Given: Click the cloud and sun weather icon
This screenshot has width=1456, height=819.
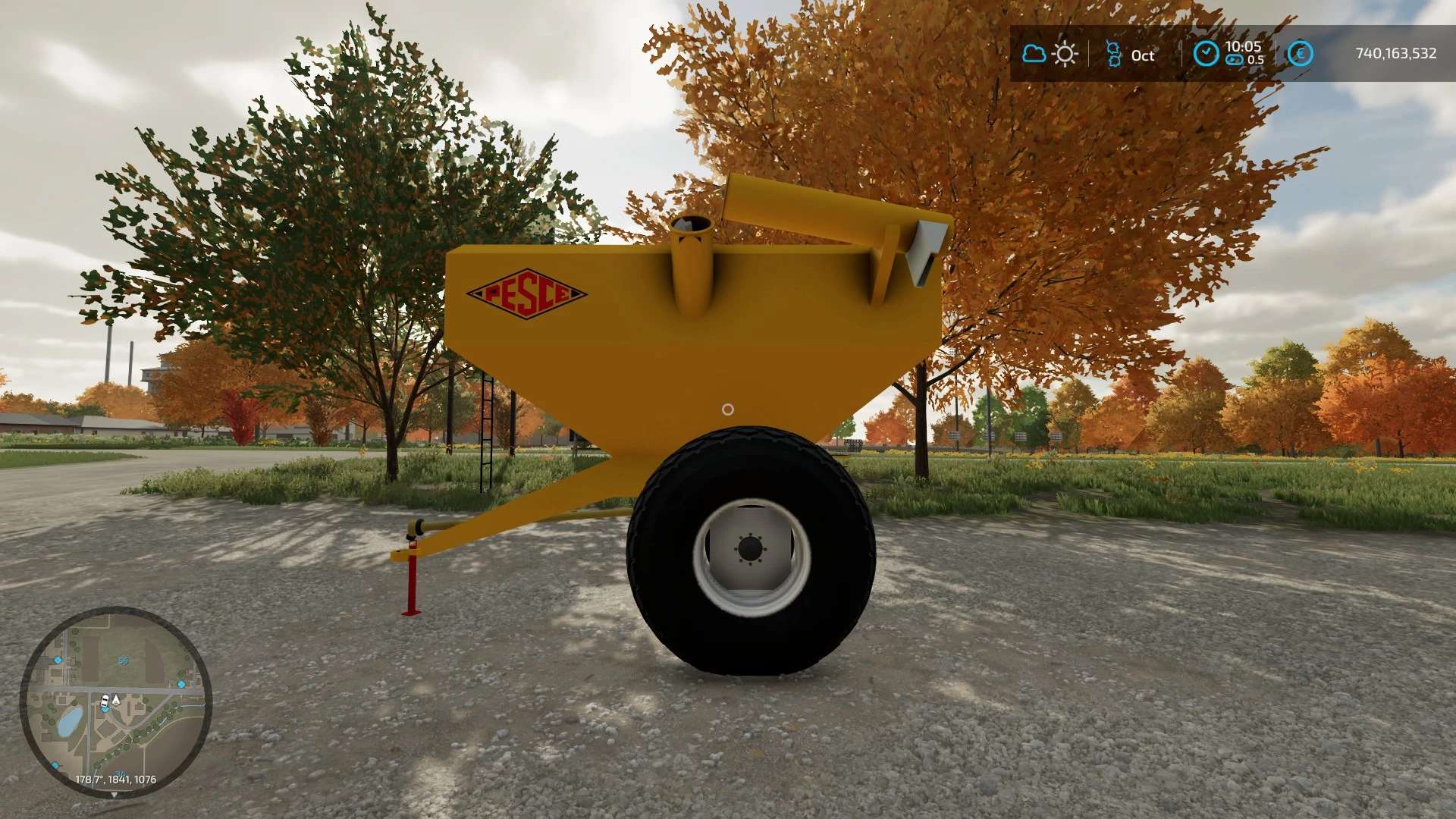Looking at the screenshot, I should coord(1050,54).
